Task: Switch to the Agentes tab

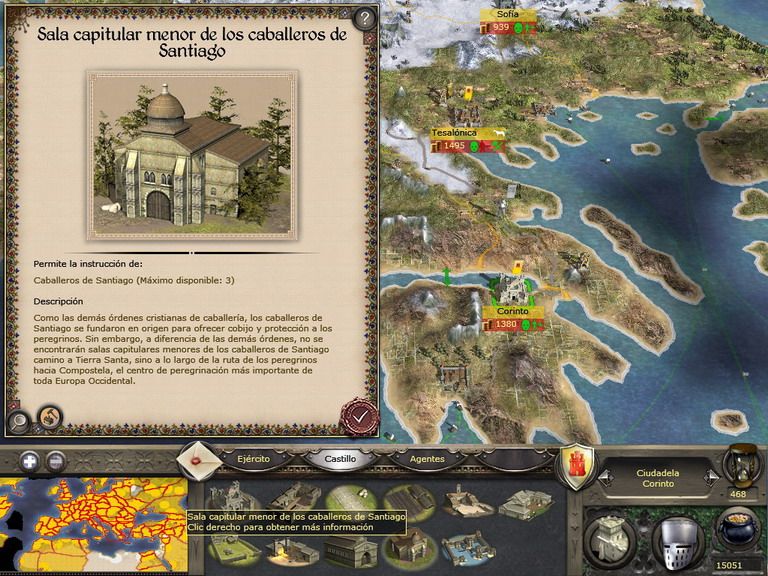Action: tap(427, 459)
